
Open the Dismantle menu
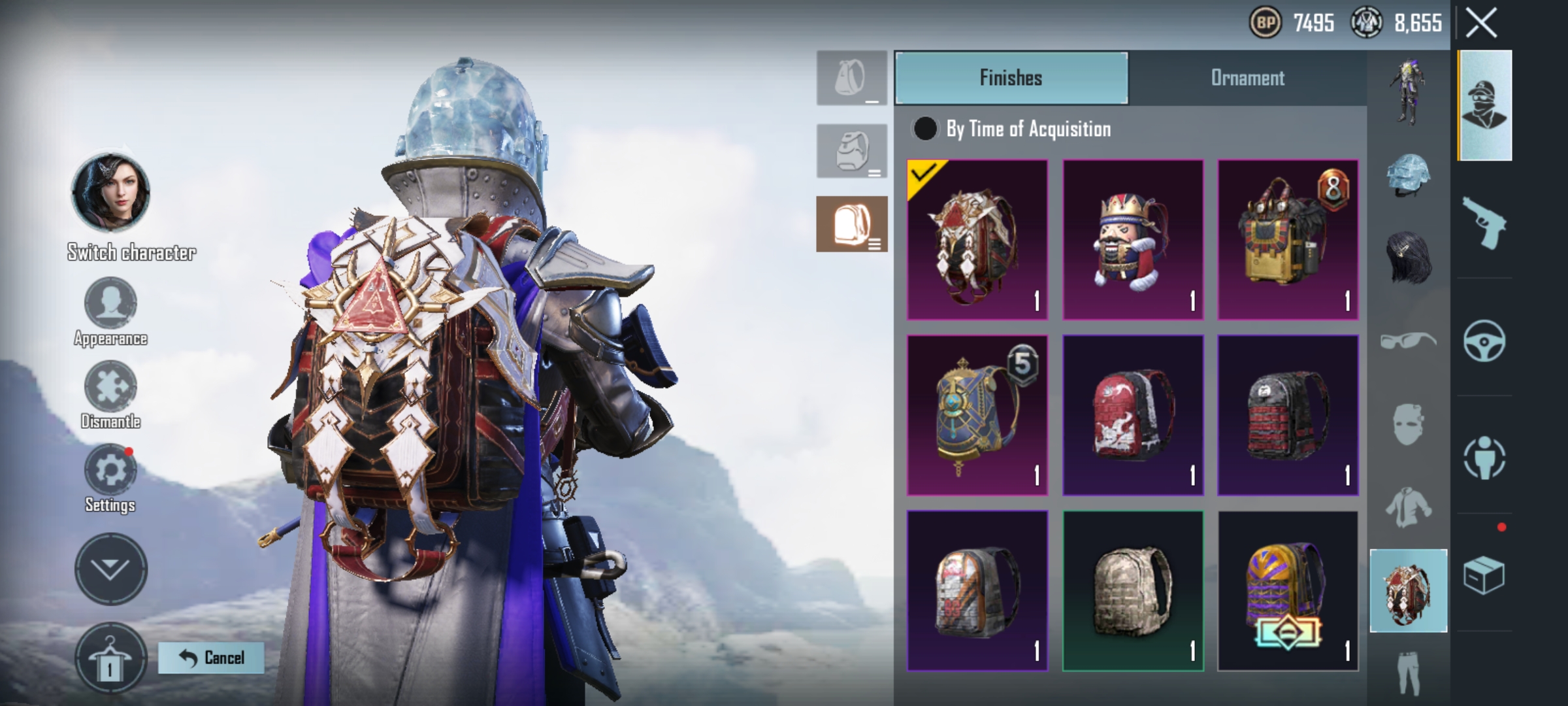(x=110, y=387)
